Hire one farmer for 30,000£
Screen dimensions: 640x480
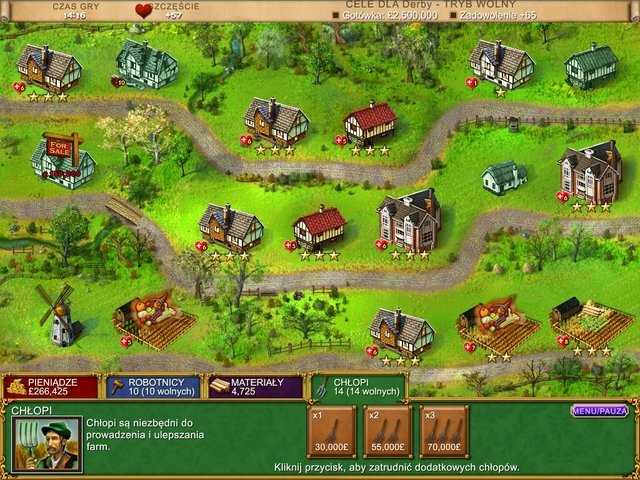point(329,432)
